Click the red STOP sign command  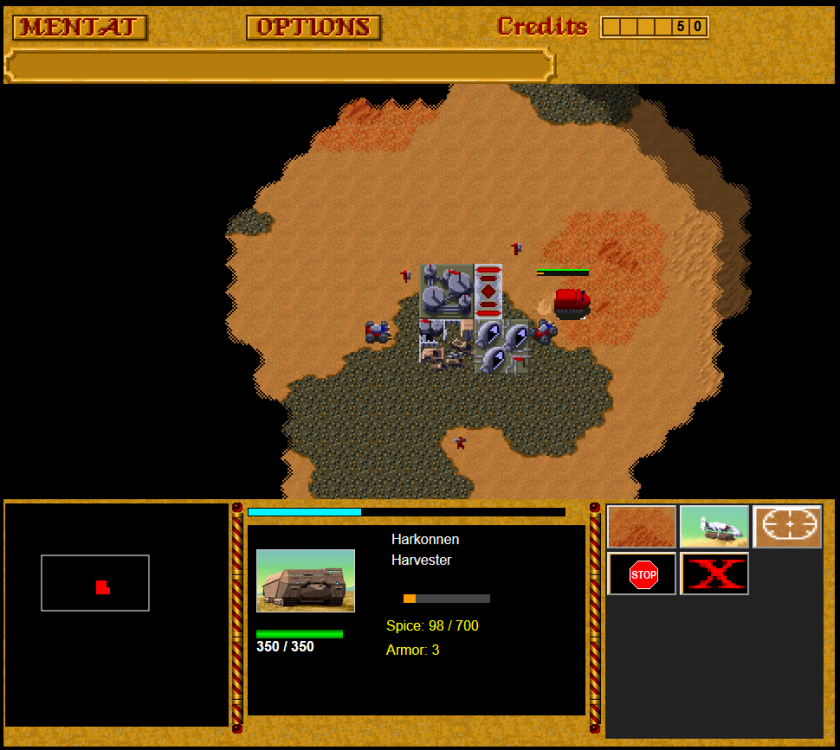pyautogui.click(x=642, y=574)
